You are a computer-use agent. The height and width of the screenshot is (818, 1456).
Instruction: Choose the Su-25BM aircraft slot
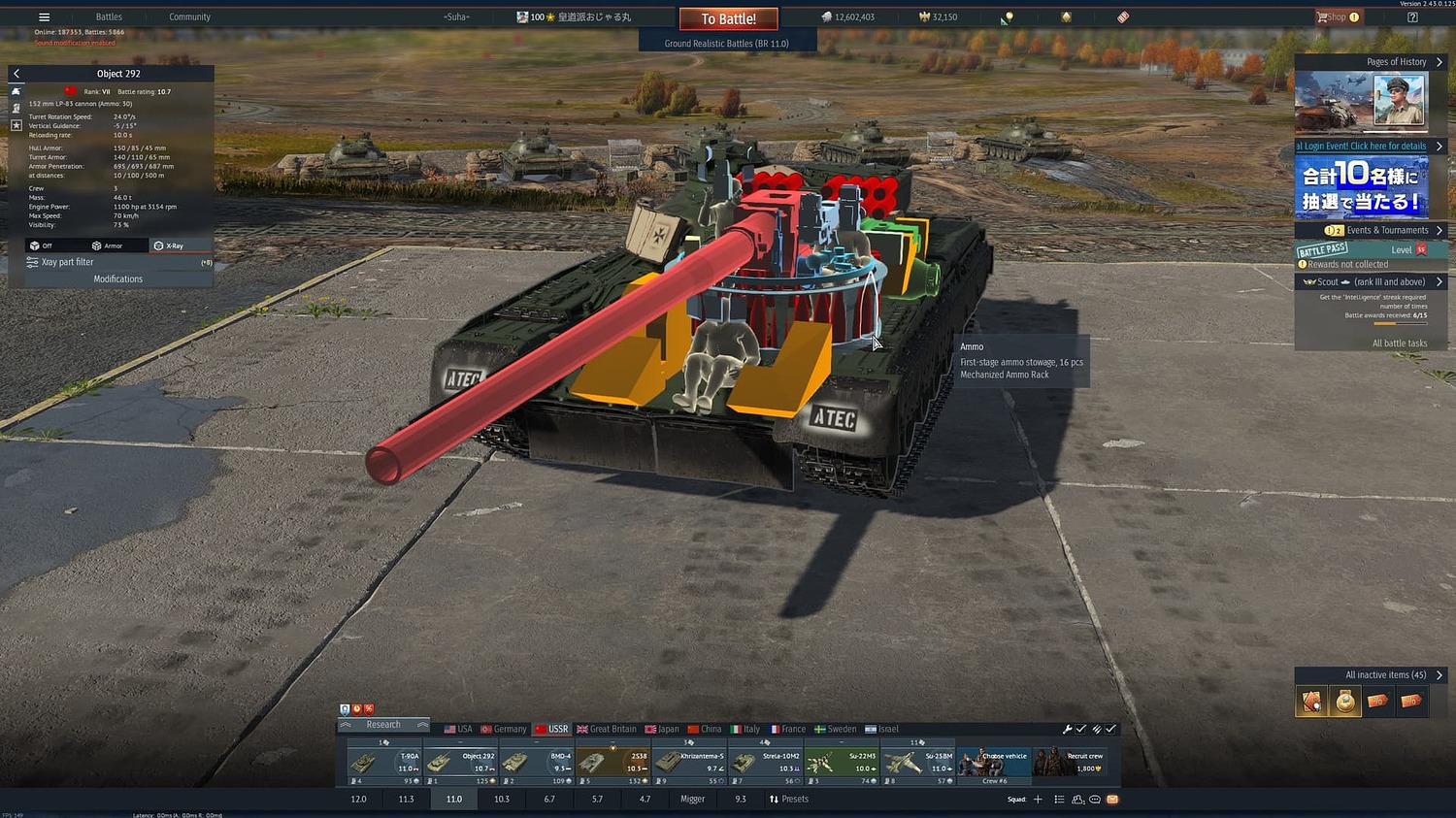coord(917,764)
